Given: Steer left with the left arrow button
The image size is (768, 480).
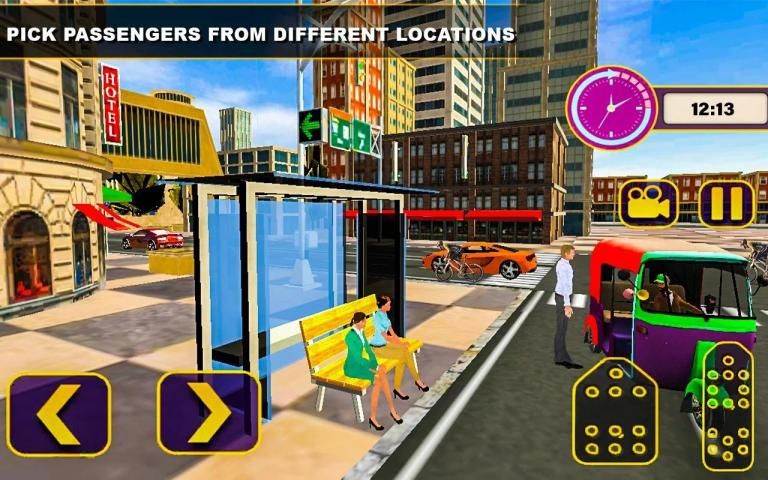Looking at the screenshot, I should (58, 413).
